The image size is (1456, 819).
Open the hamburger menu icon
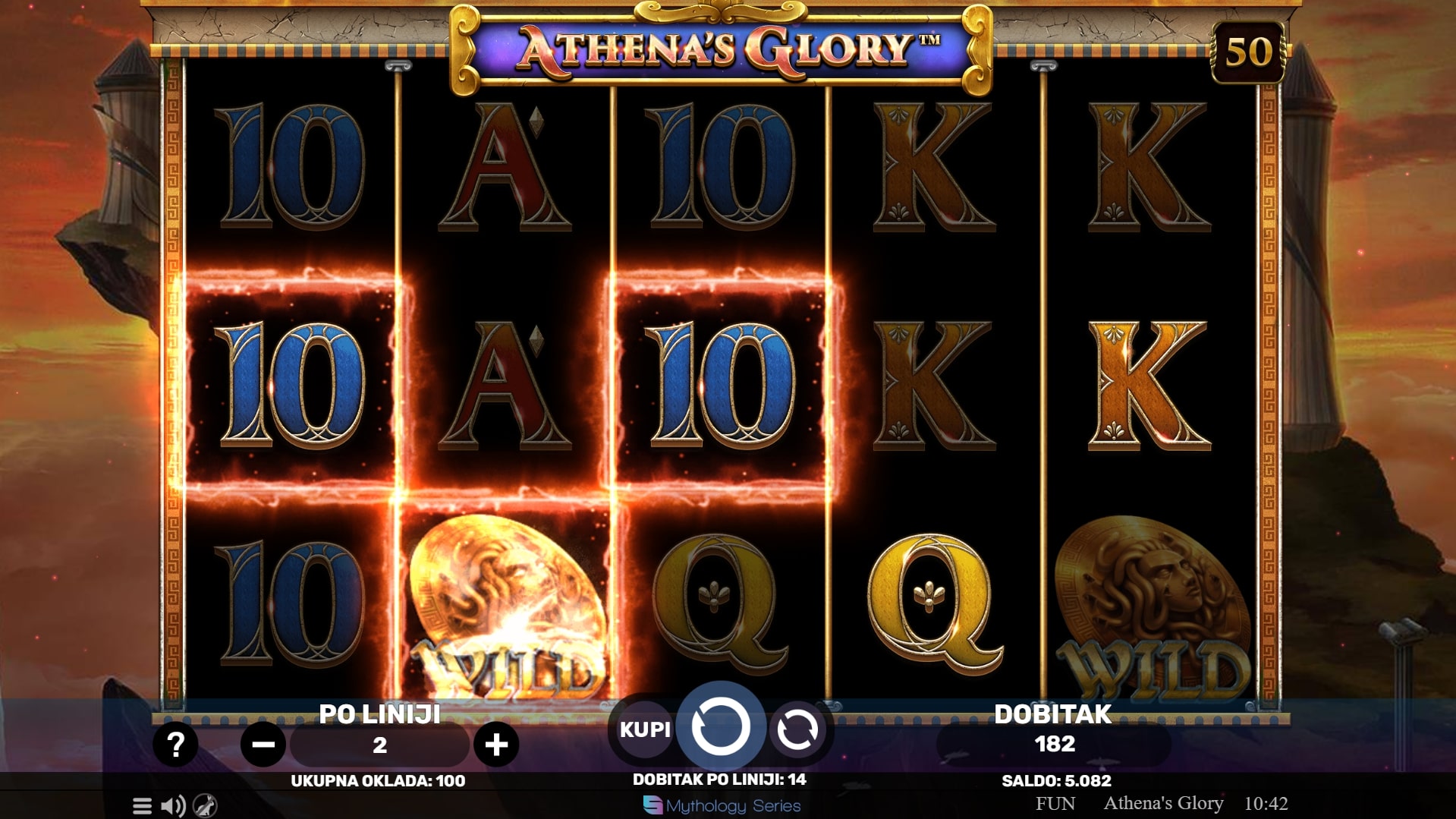142,806
